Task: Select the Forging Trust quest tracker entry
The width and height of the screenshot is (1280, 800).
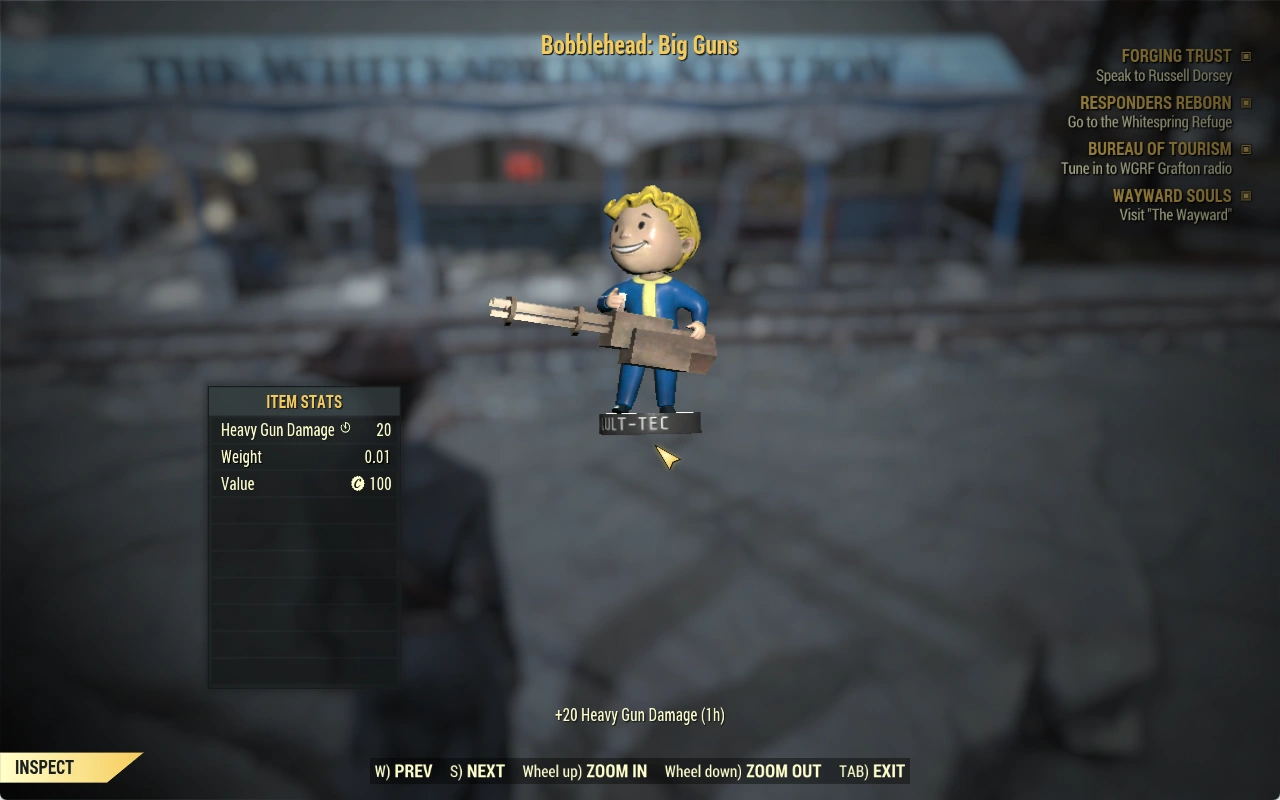Action: [x=1176, y=57]
